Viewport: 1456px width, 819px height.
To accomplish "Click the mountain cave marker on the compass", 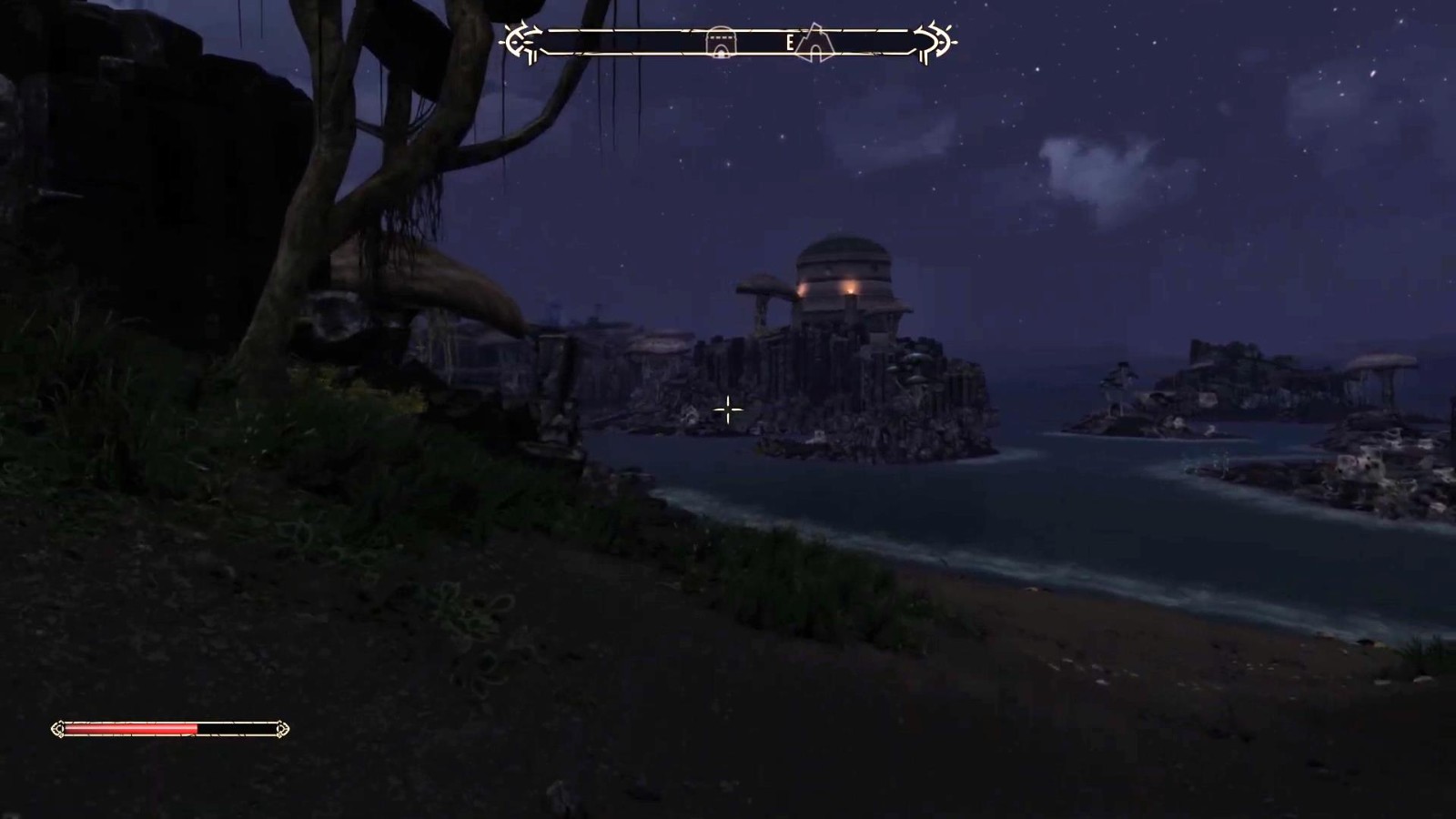I will [815, 42].
